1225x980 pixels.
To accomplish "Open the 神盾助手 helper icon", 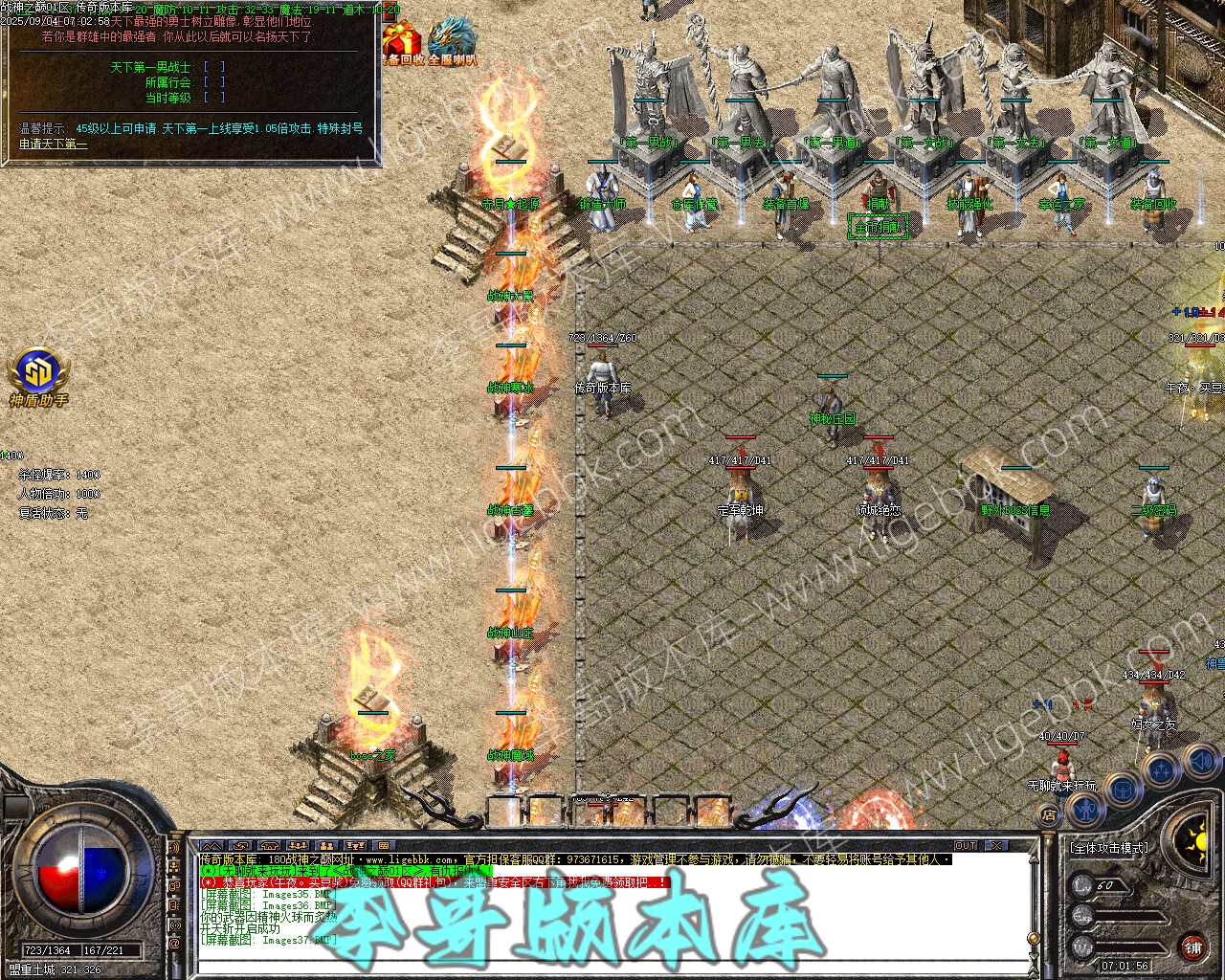I will (x=38, y=375).
